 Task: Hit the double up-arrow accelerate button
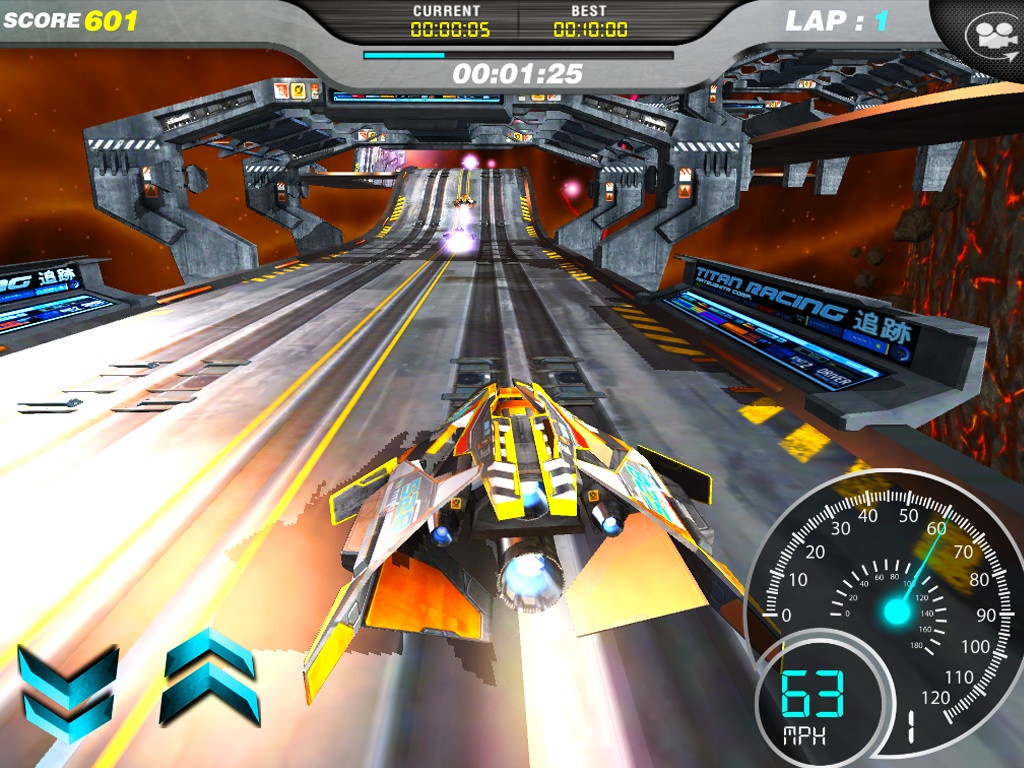(x=209, y=677)
